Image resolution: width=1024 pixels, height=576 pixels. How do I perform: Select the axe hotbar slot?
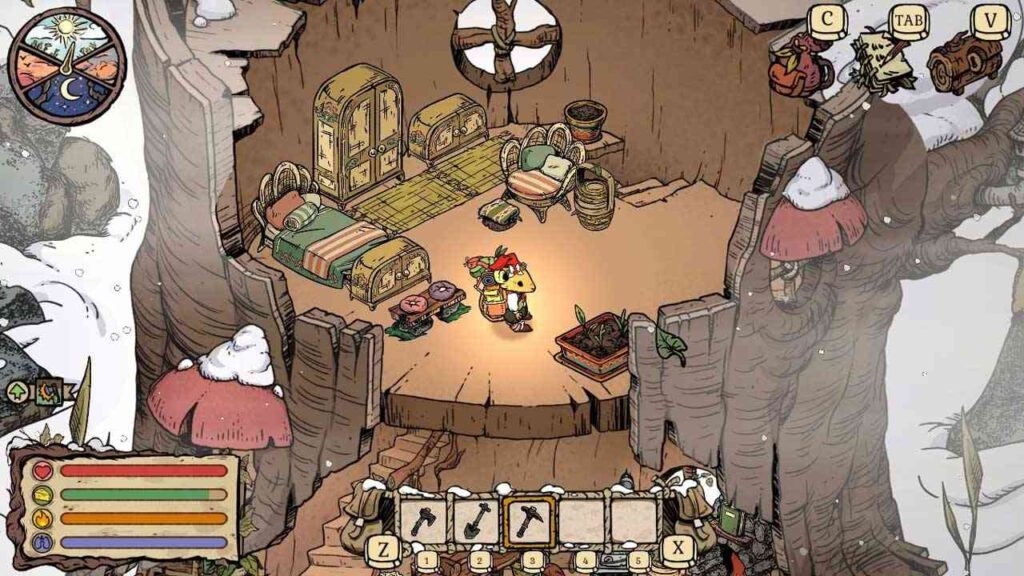pyautogui.click(x=424, y=520)
